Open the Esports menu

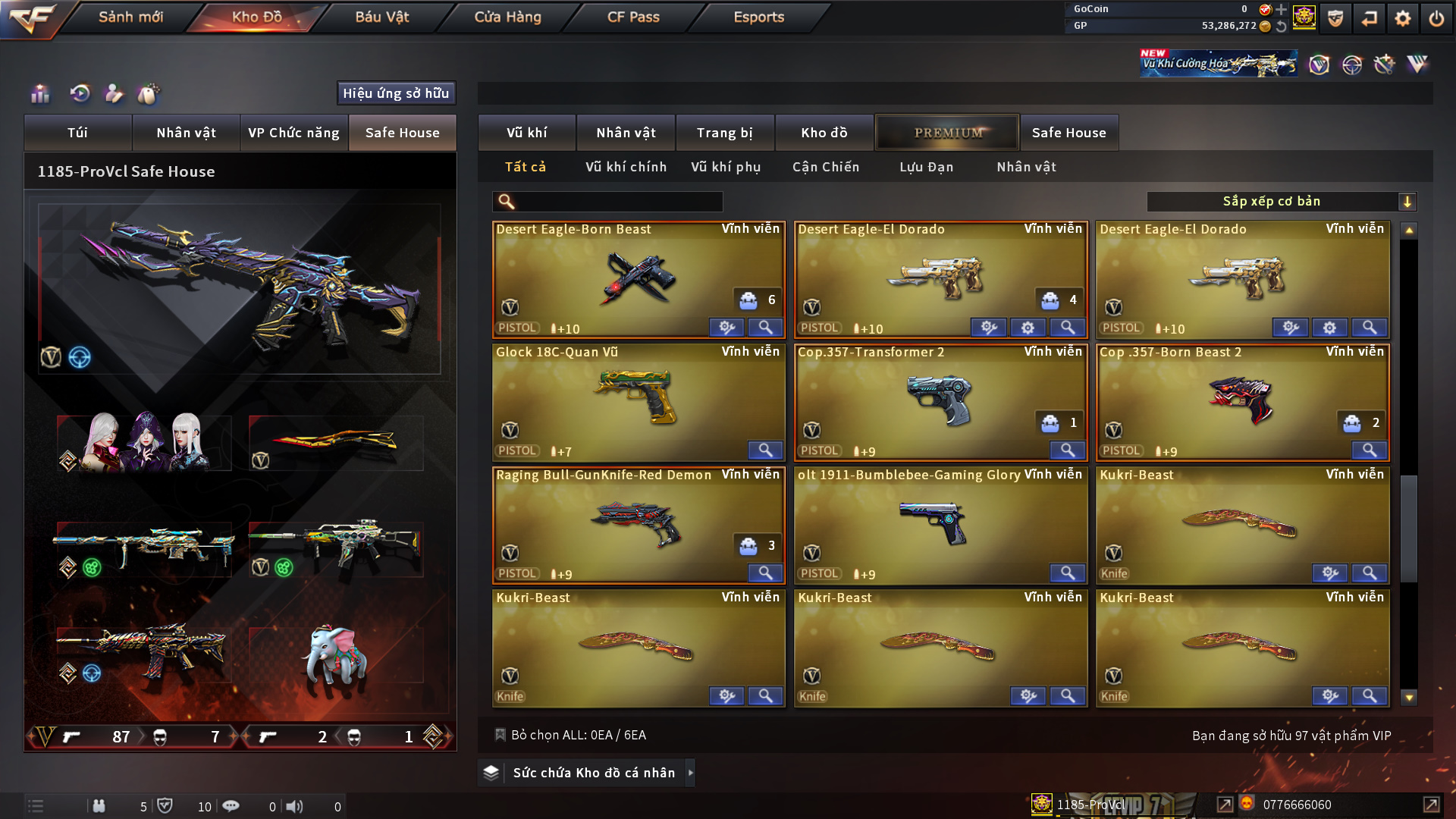point(758,17)
